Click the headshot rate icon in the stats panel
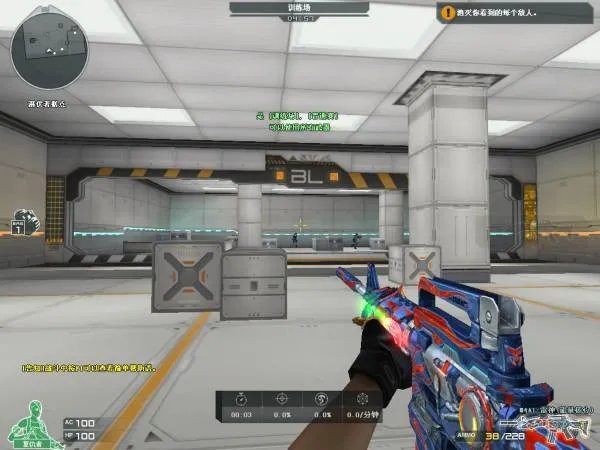600x450 pixels. (321, 399)
